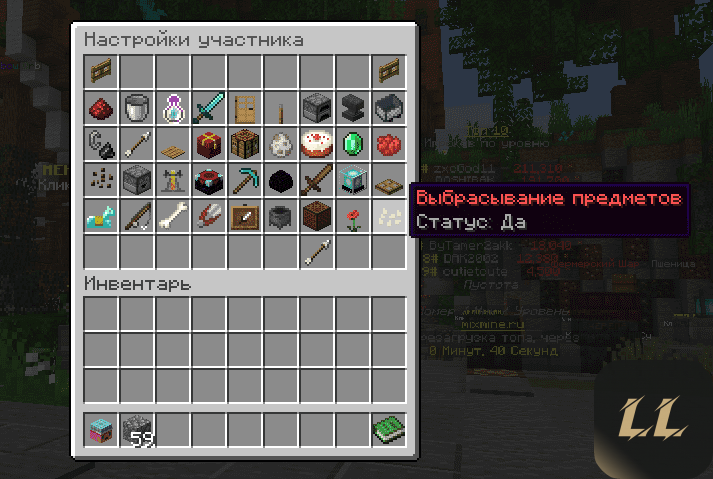Click the cake icon
This screenshot has width=713, height=479.
(x=316, y=143)
